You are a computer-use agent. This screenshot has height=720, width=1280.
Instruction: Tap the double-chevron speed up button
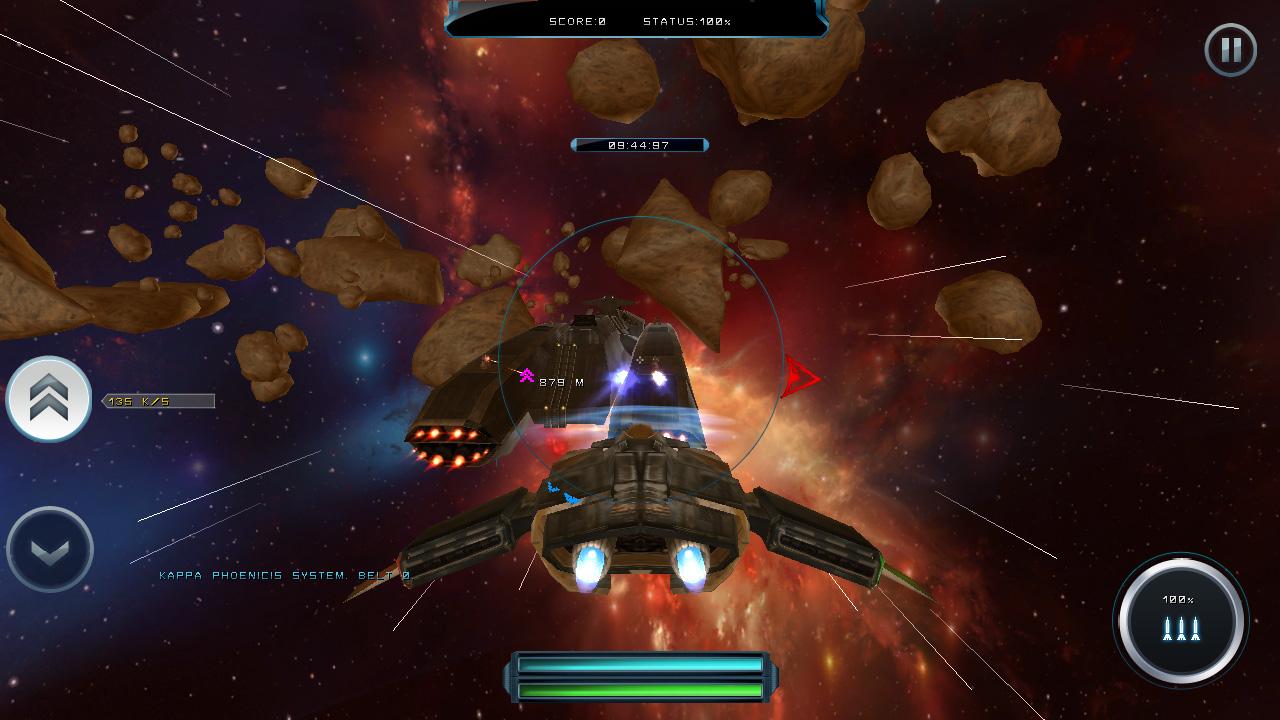49,399
